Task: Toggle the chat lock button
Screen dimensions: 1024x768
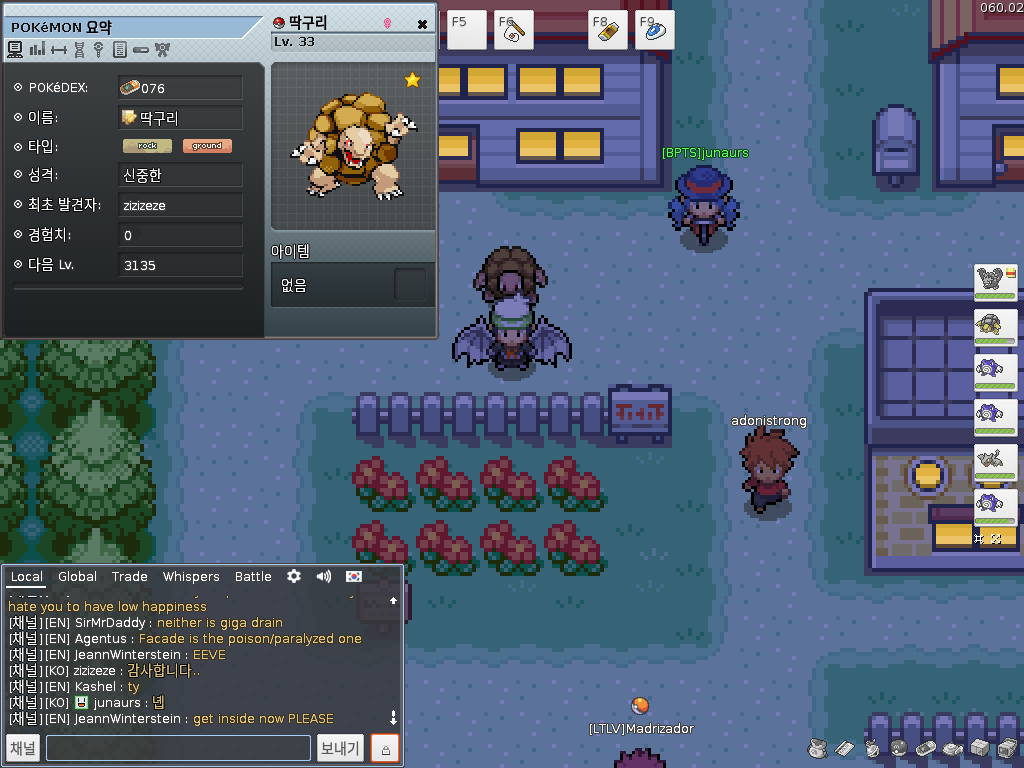Action: click(x=385, y=748)
